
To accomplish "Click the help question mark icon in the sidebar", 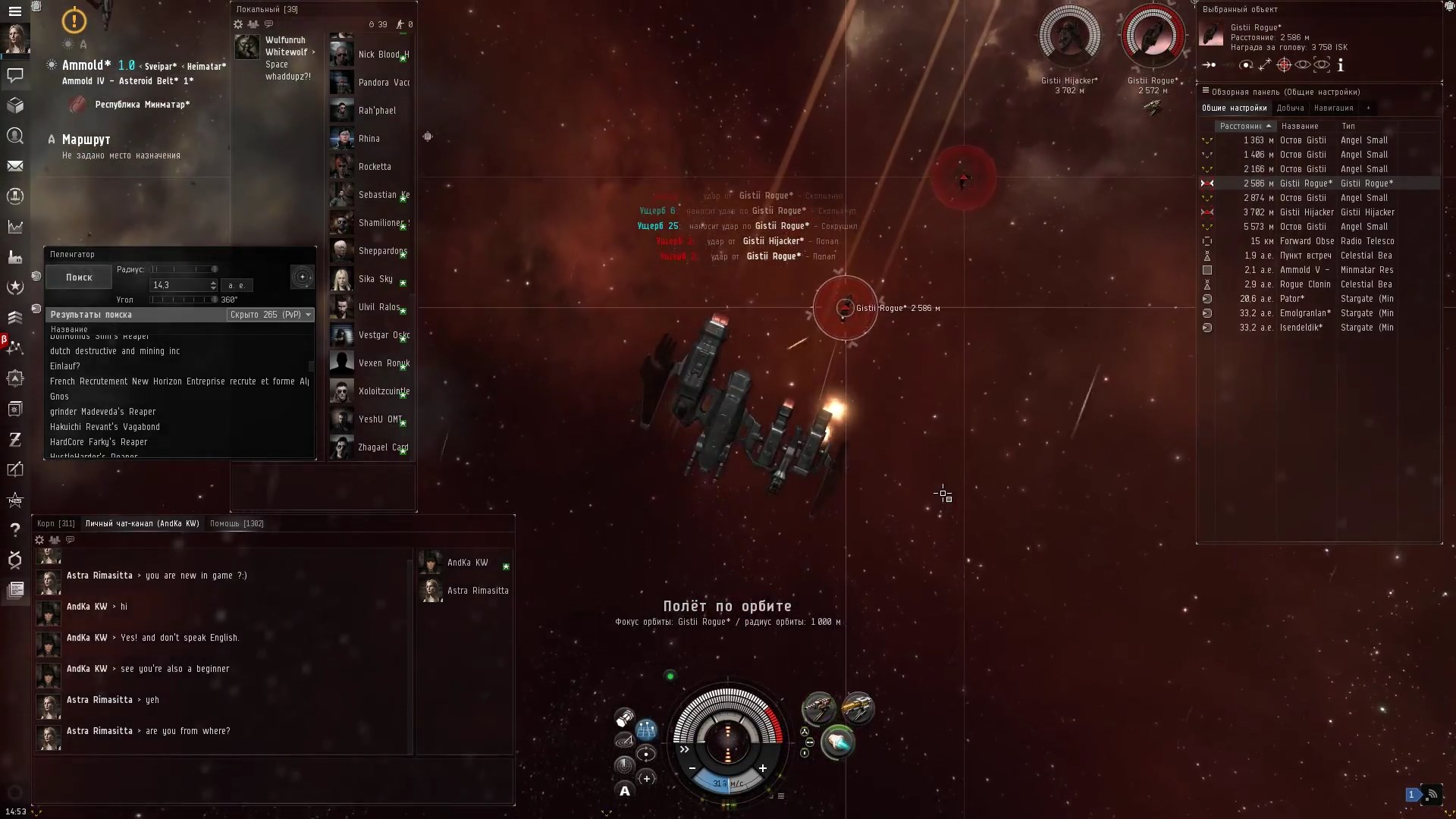I will point(15,530).
